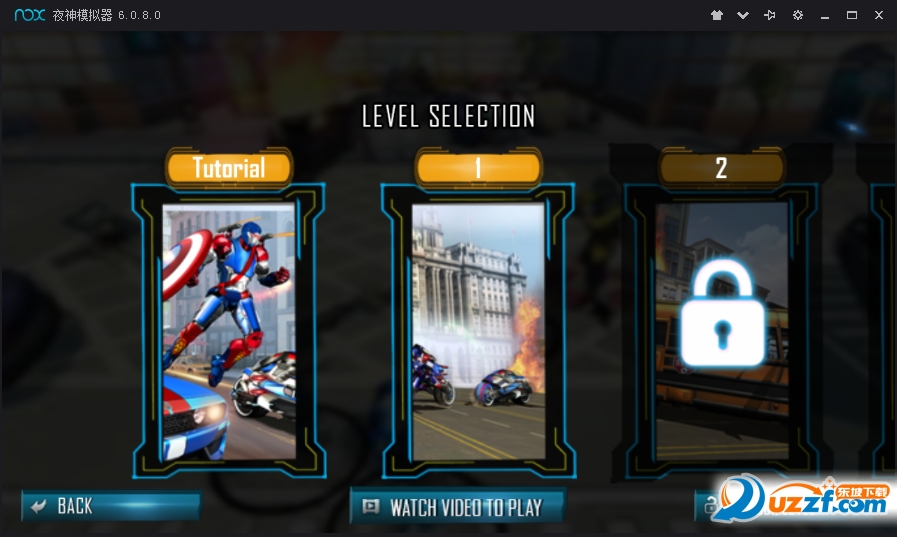Select the locked level 2 card
Viewport: 897px width, 537px height.
[722, 330]
